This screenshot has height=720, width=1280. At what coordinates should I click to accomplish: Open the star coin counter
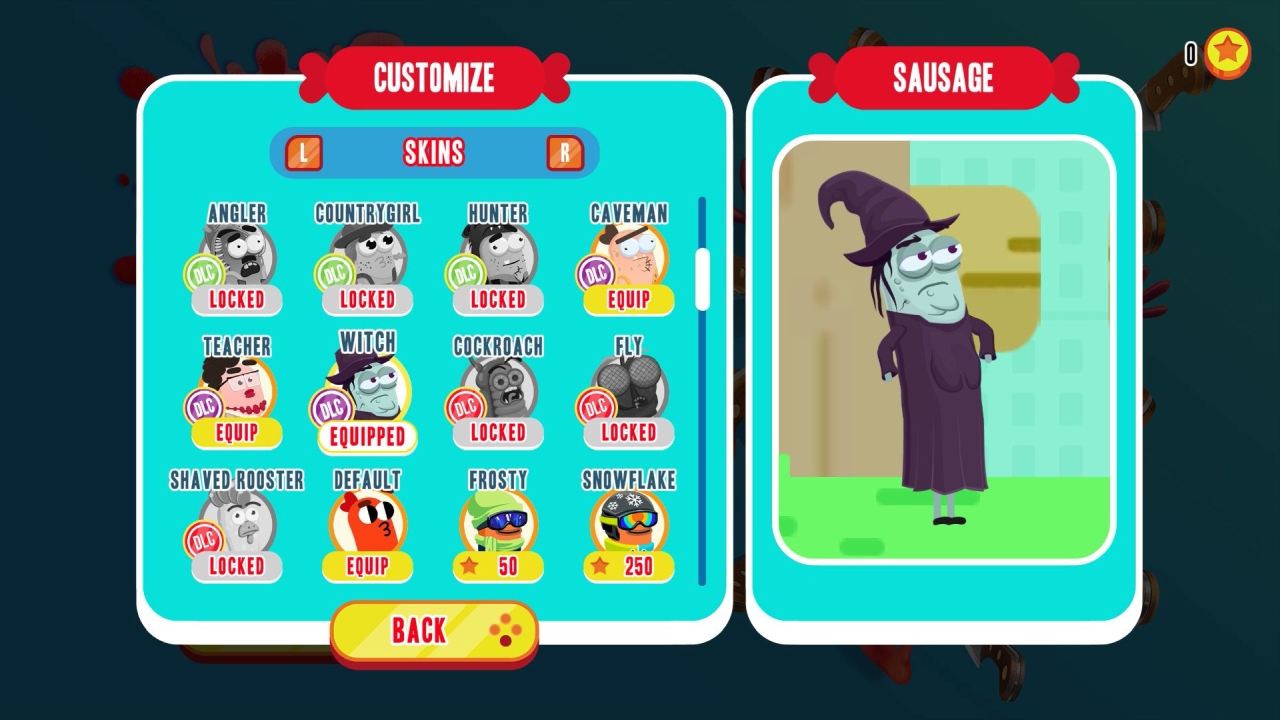1227,55
